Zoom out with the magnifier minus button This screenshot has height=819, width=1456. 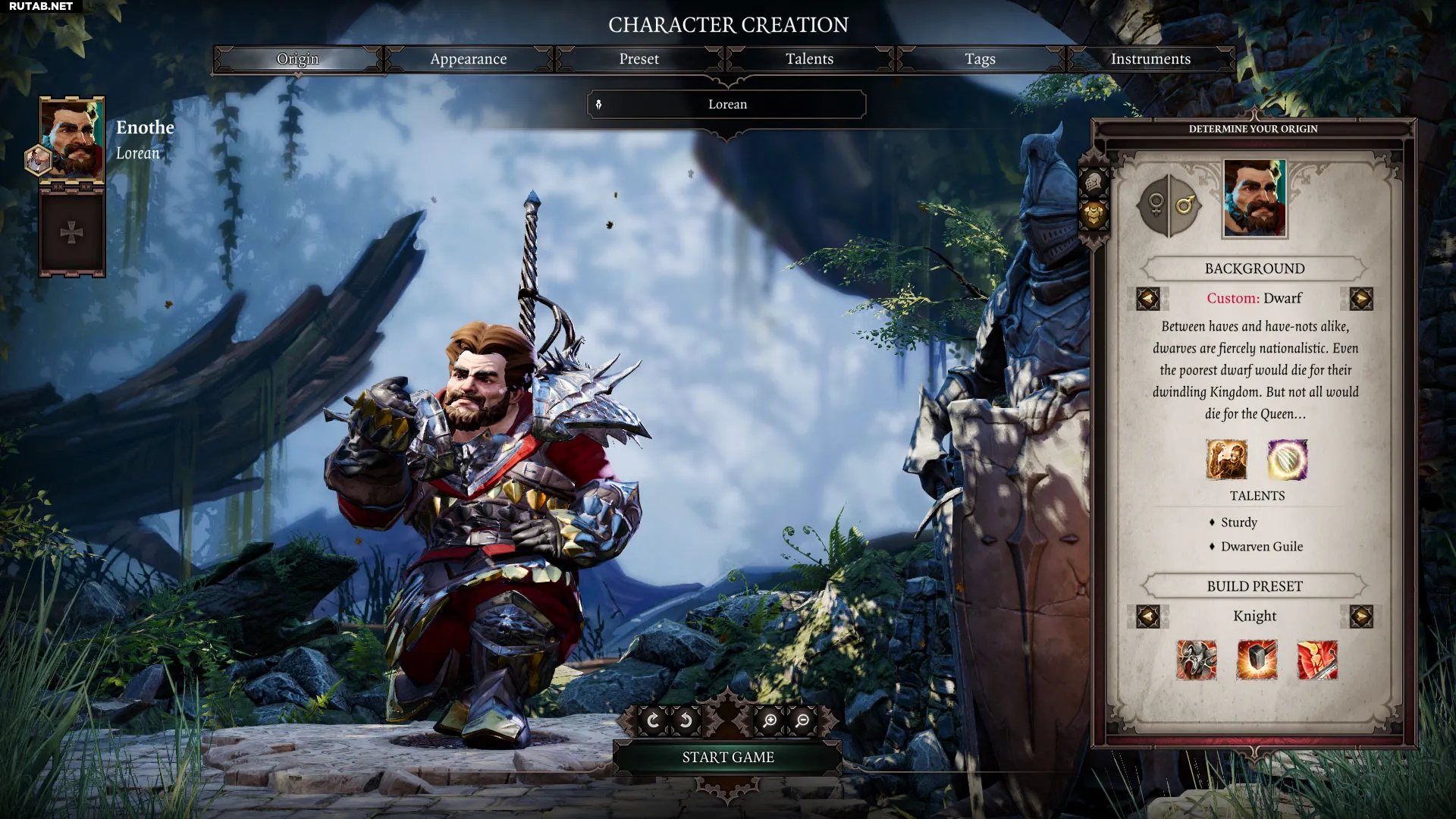coord(802,720)
